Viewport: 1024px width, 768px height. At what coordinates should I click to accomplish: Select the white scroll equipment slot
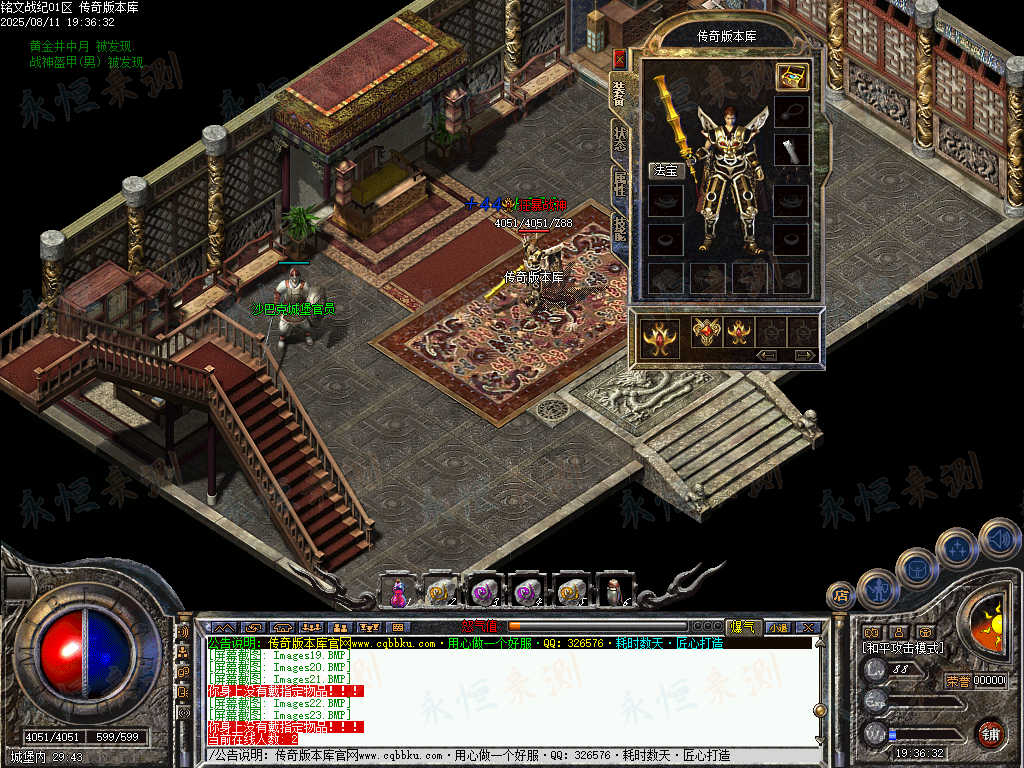[x=791, y=150]
